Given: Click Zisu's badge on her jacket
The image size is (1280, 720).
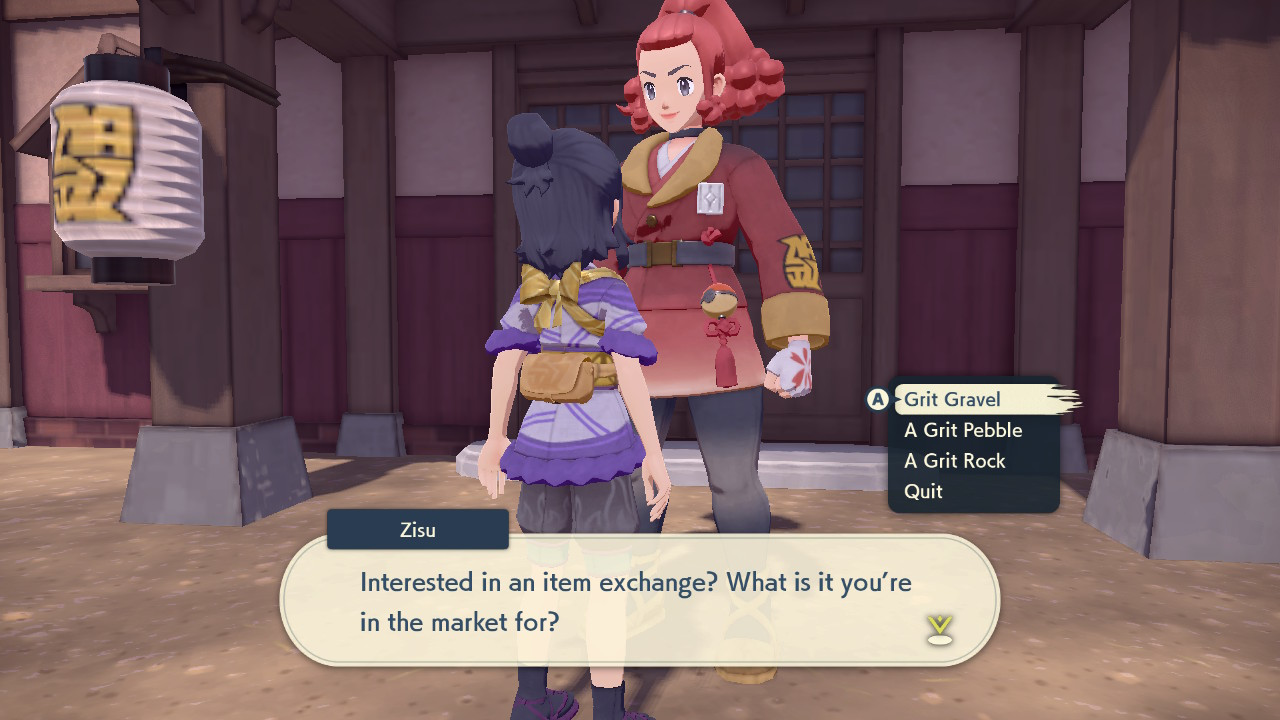Looking at the screenshot, I should coord(712,198).
